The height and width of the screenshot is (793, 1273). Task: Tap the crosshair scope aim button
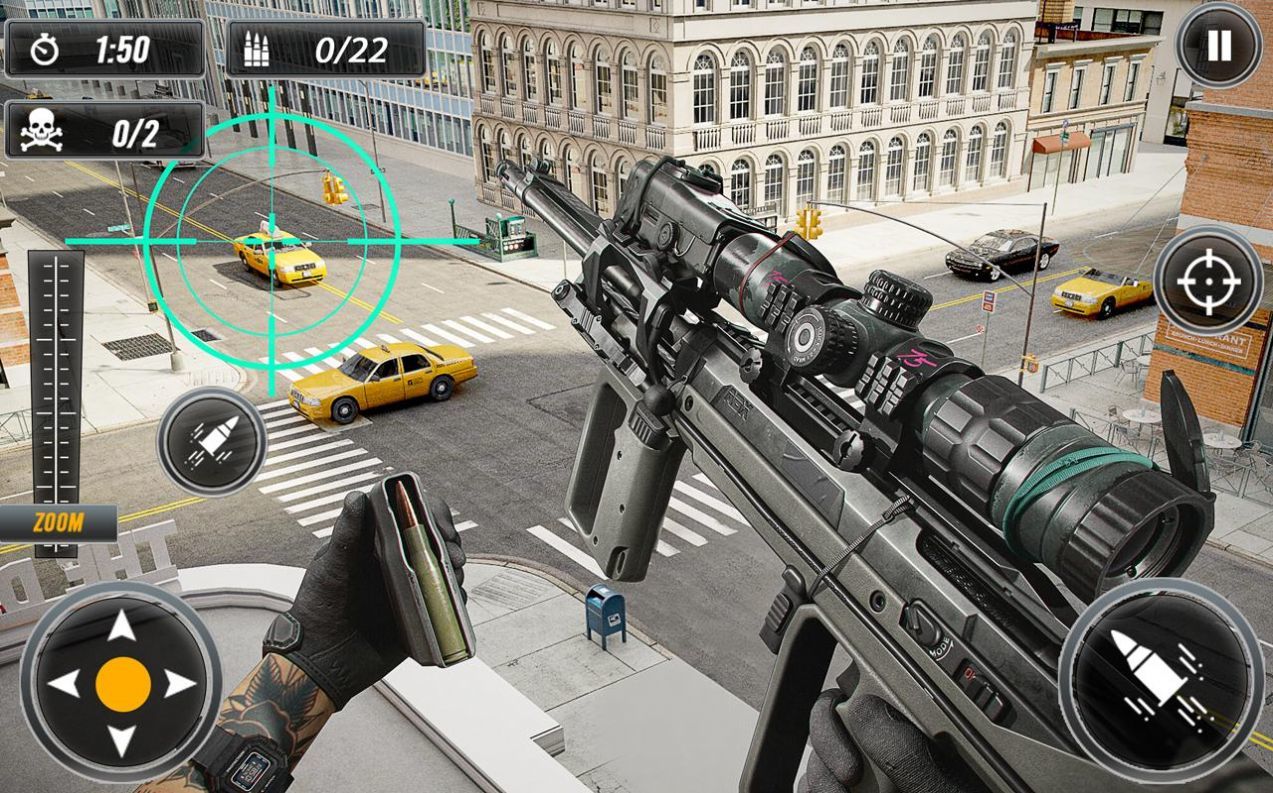pos(1208,281)
